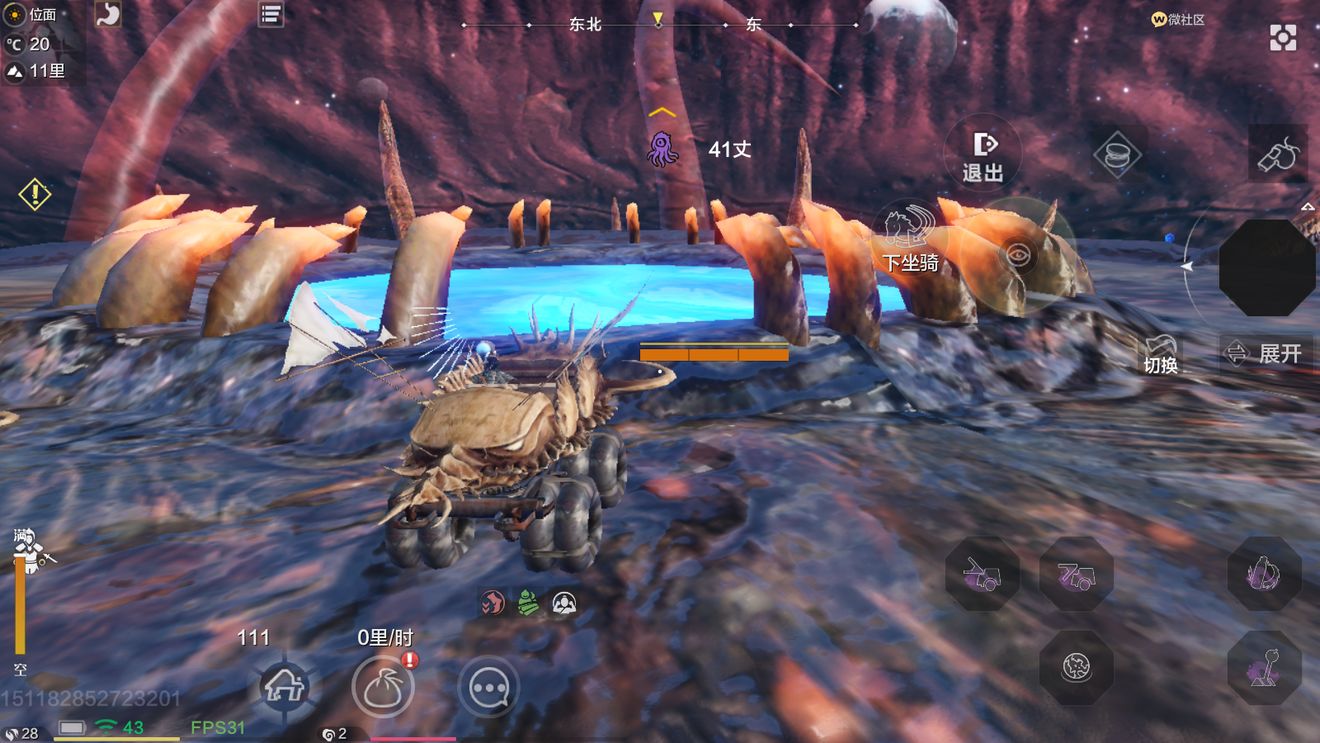
Task: Select the purple octopus target marker
Action: point(662,148)
